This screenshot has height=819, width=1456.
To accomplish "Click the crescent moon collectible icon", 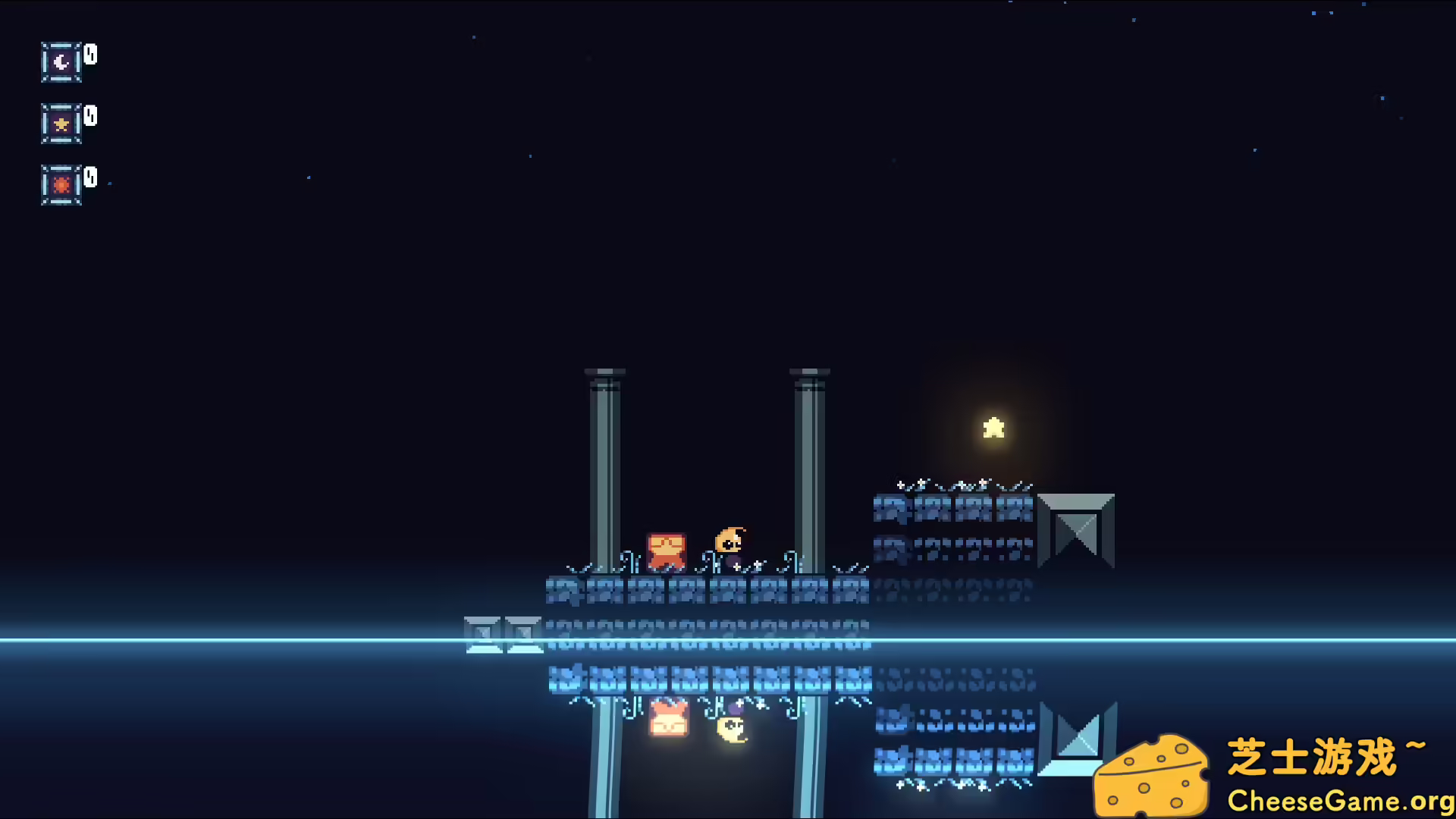I will click(61, 62).
